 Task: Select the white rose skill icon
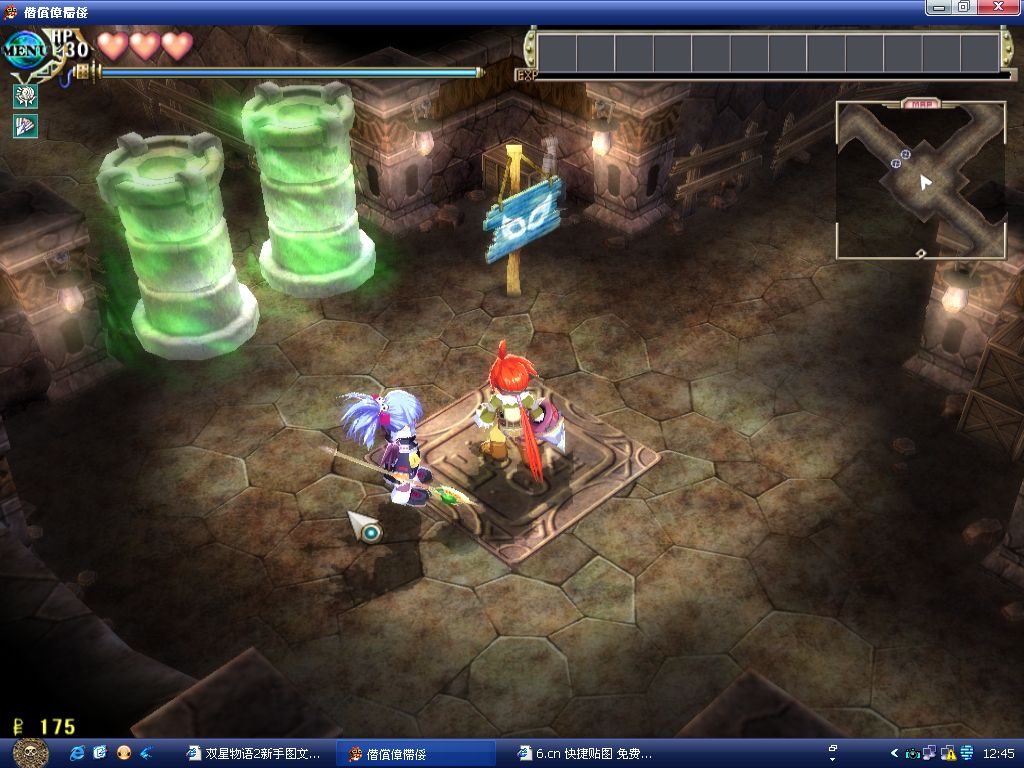pos(25,96)
